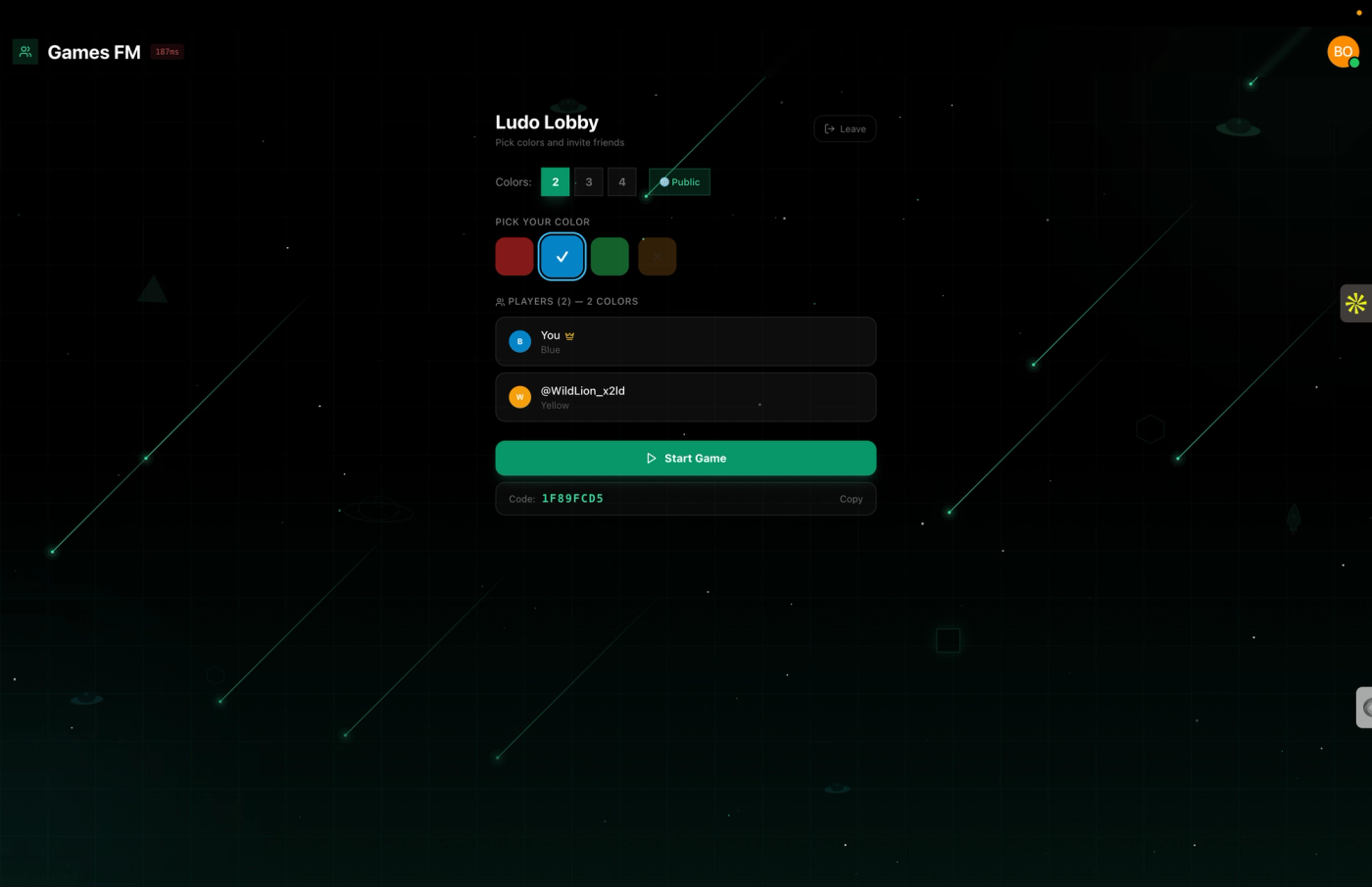The width and height of the screenshot is (1372, 887).
Task: Click the crown icon next to You
Action: 569,335
